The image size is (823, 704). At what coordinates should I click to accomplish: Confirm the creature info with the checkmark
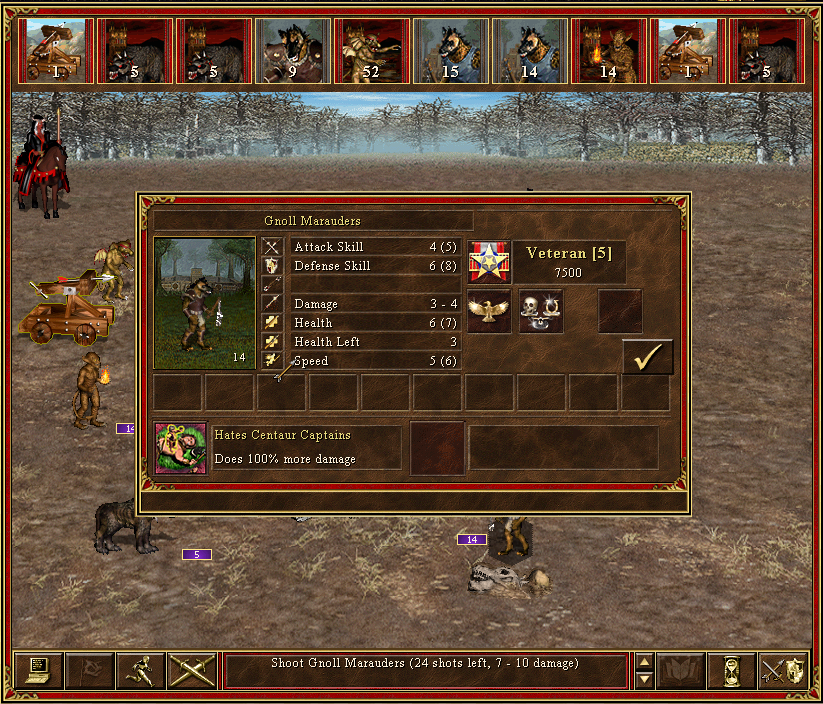tap(647, 357)
